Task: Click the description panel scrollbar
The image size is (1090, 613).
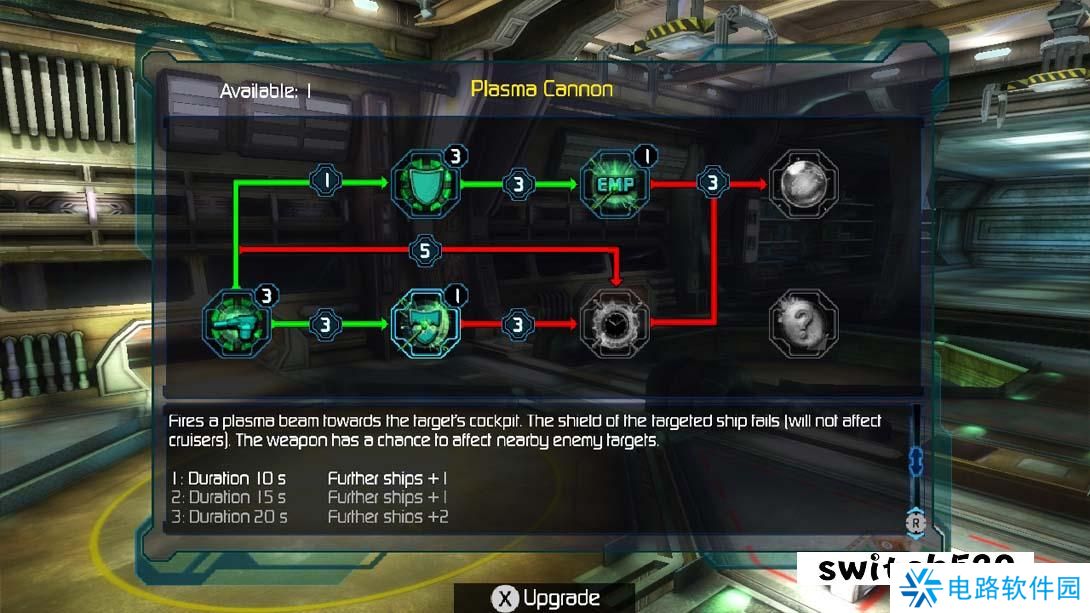Action: tap(913, 462)
